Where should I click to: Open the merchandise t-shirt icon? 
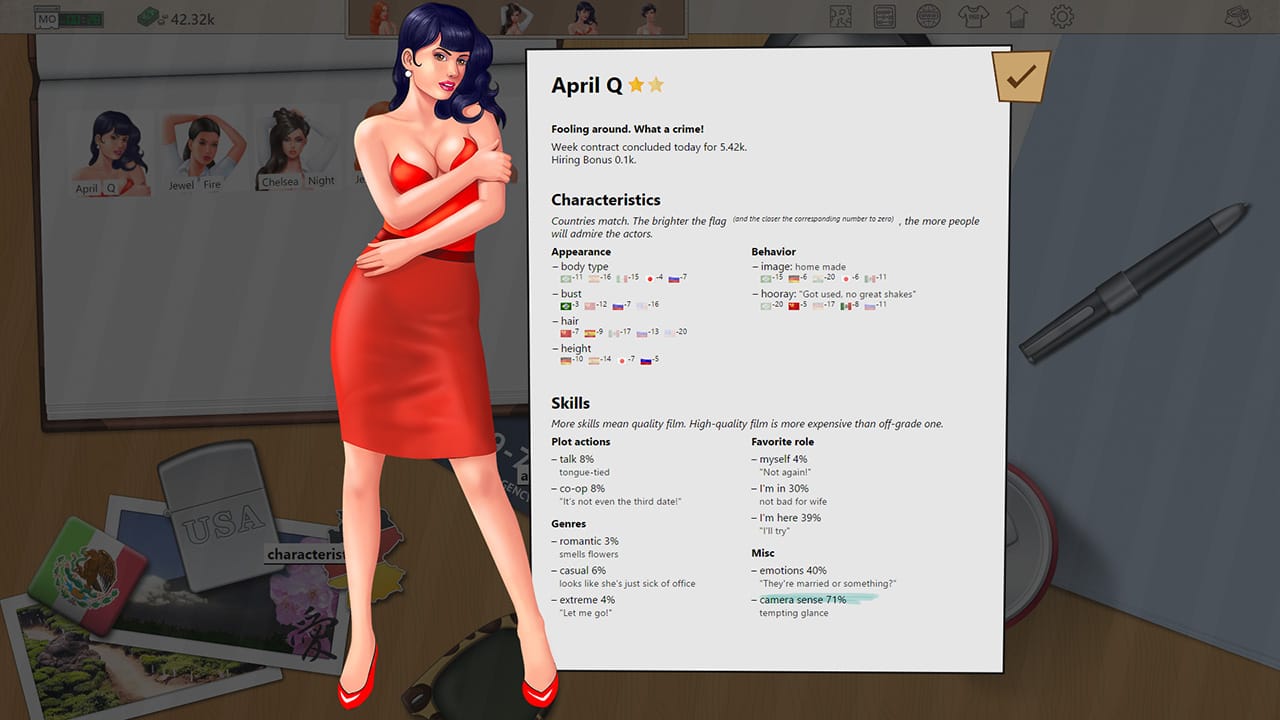pyautogui.click(x=972, y=16)
